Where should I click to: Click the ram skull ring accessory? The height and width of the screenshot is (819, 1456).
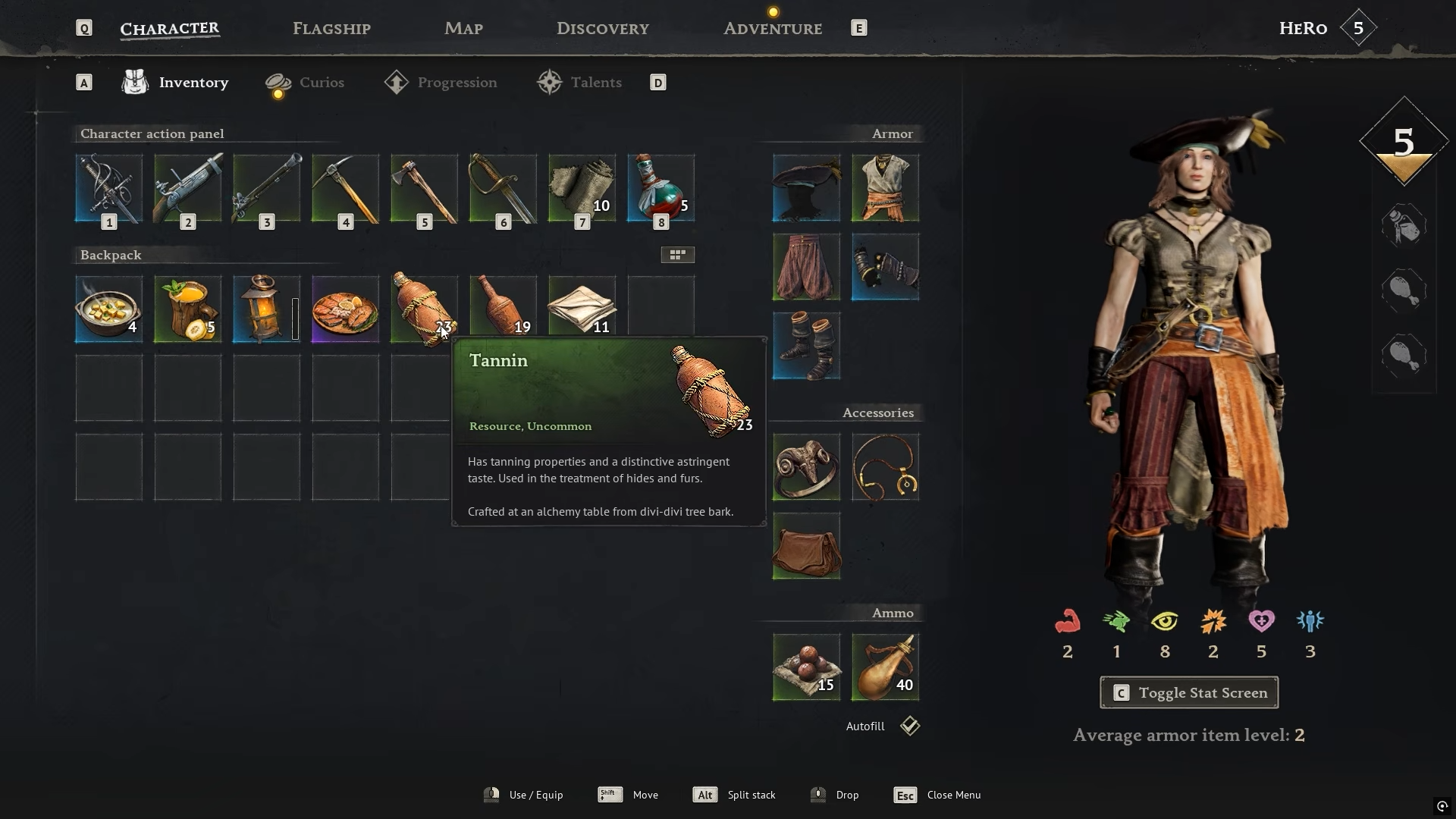(806, 467)
